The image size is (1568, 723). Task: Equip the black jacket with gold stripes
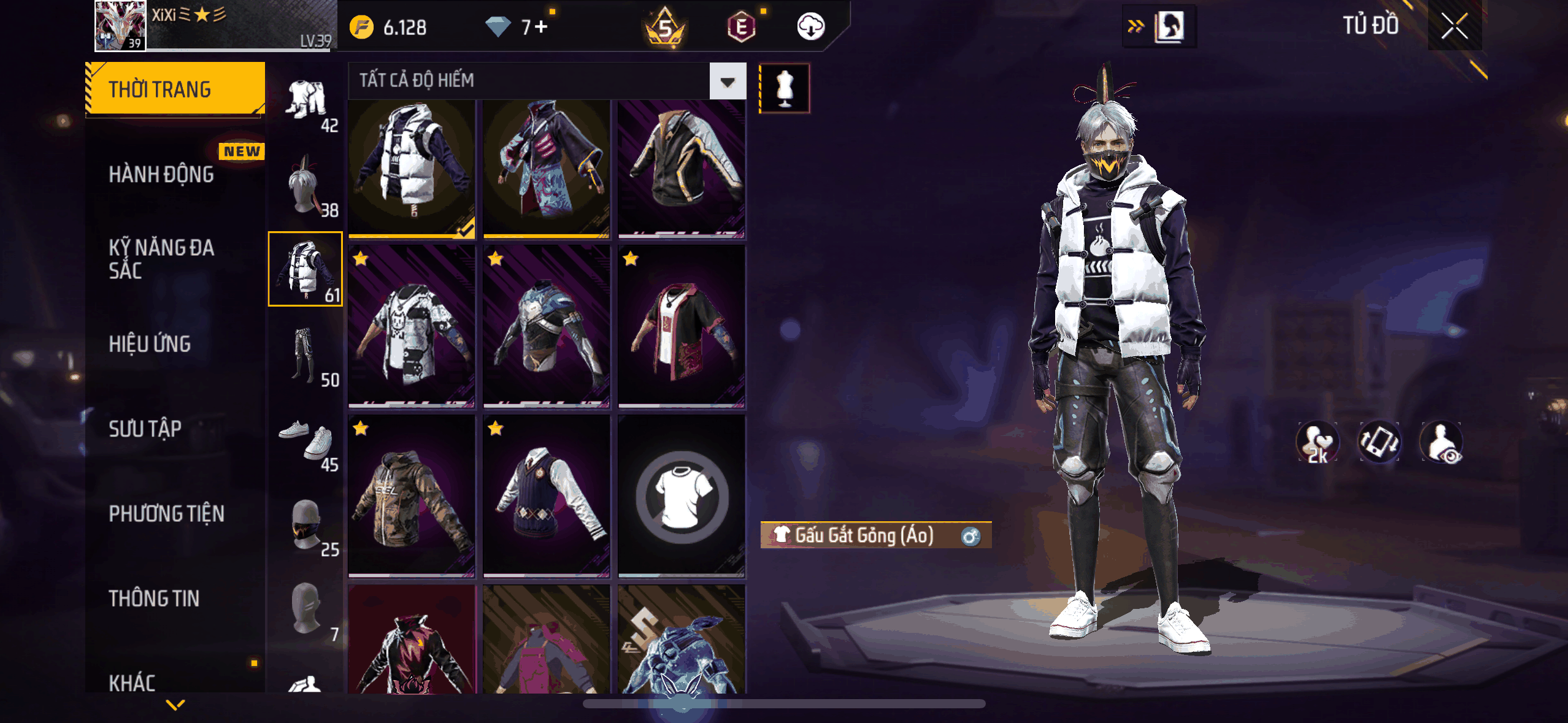[682, 169]
